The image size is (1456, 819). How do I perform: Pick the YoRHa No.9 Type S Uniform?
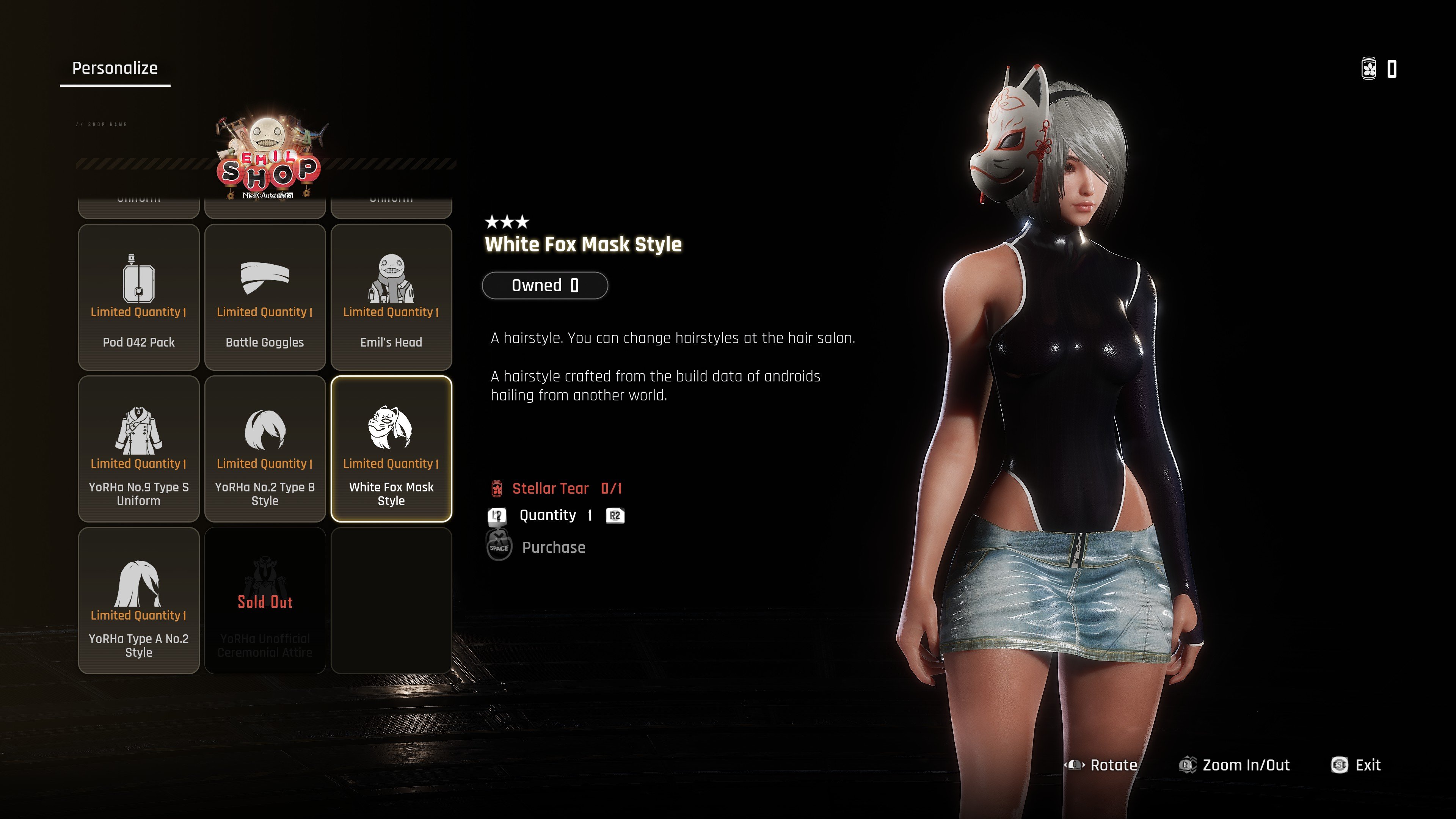click(x=138, y=449)
